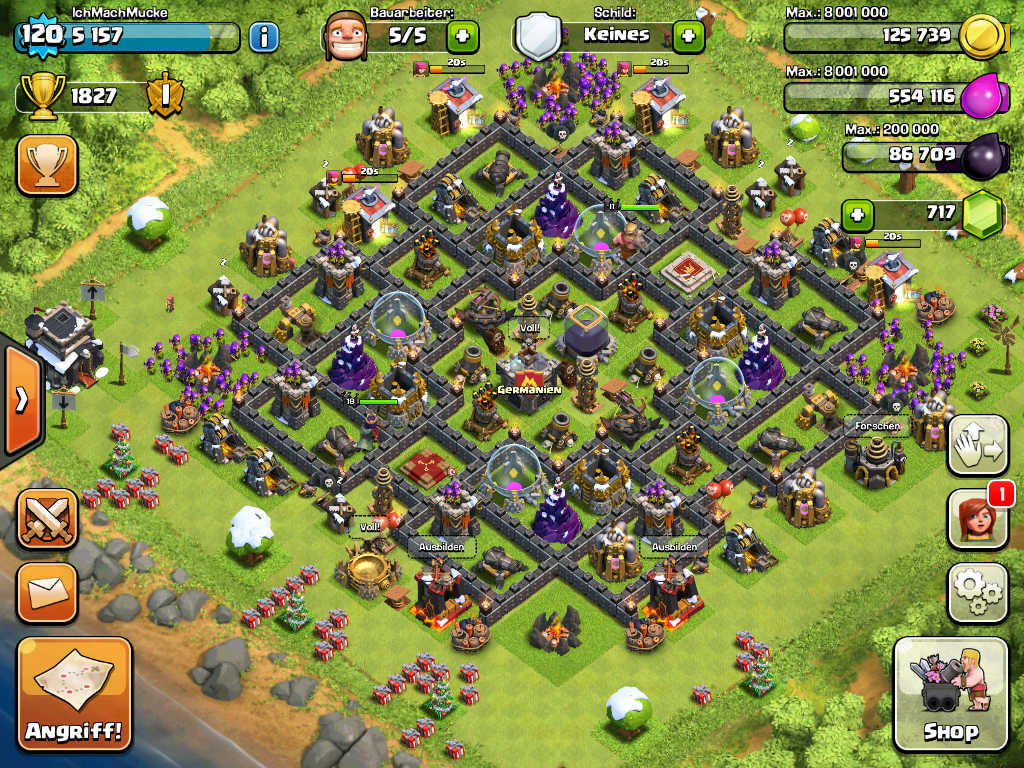The image size is (1024, 768).
Task: Open the Angriff! attack map
Action: (74, 695)
